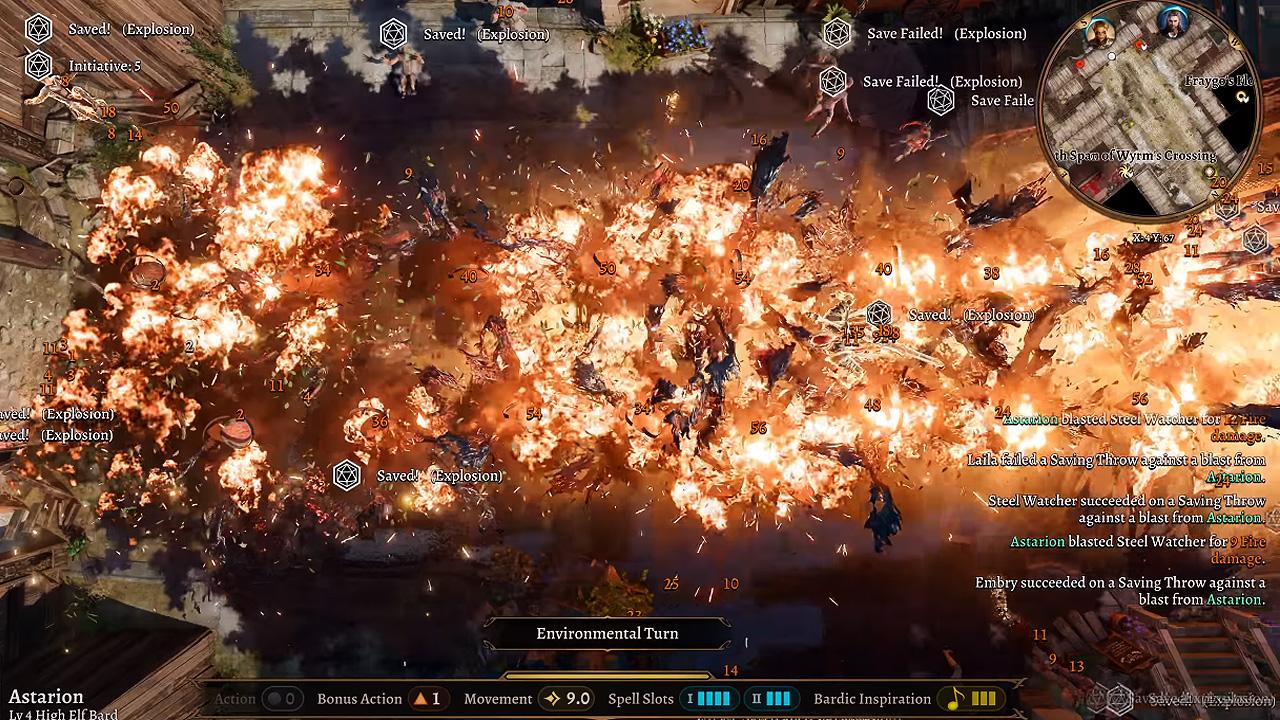Click the Bonus Action orange triangle icon
Screen dimensions: 1280x720
click(x=419, y=699)
